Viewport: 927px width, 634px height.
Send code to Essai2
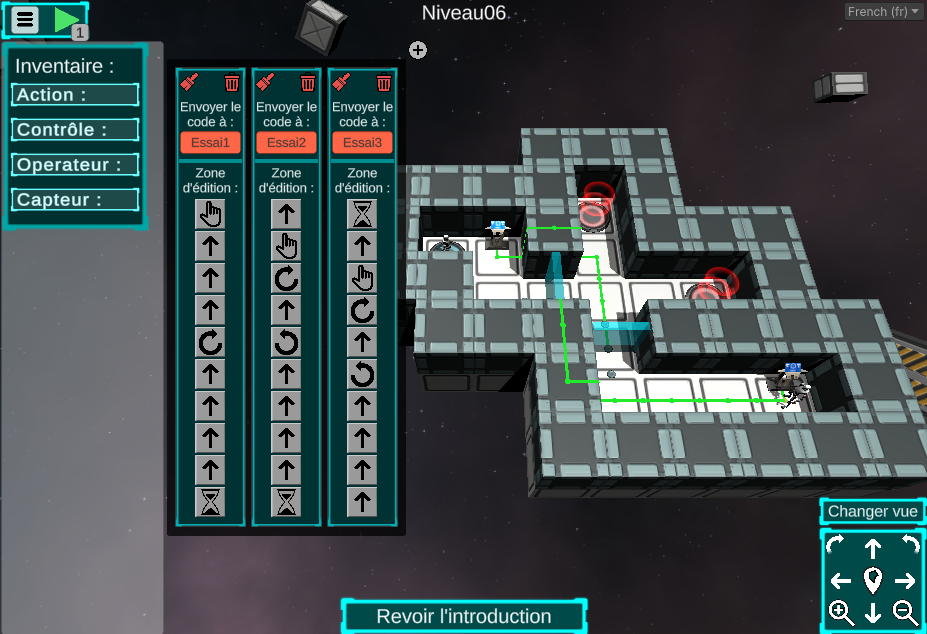[x=287, y=142]
